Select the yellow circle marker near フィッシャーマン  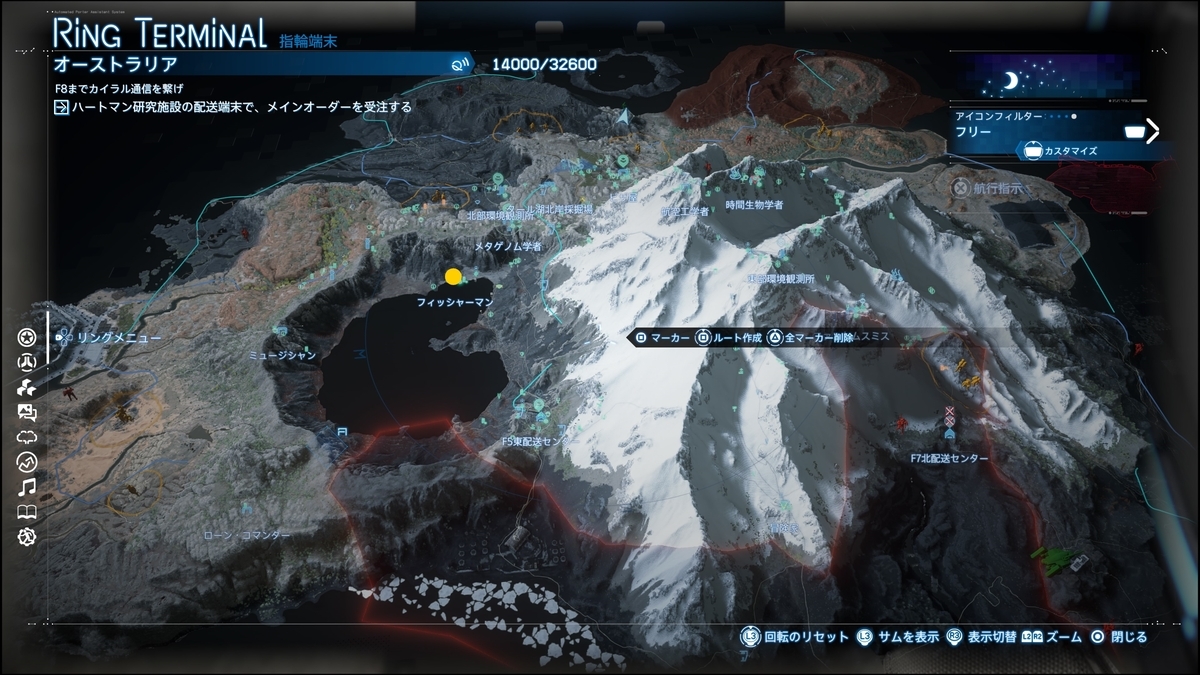click(x=453, y=277)
